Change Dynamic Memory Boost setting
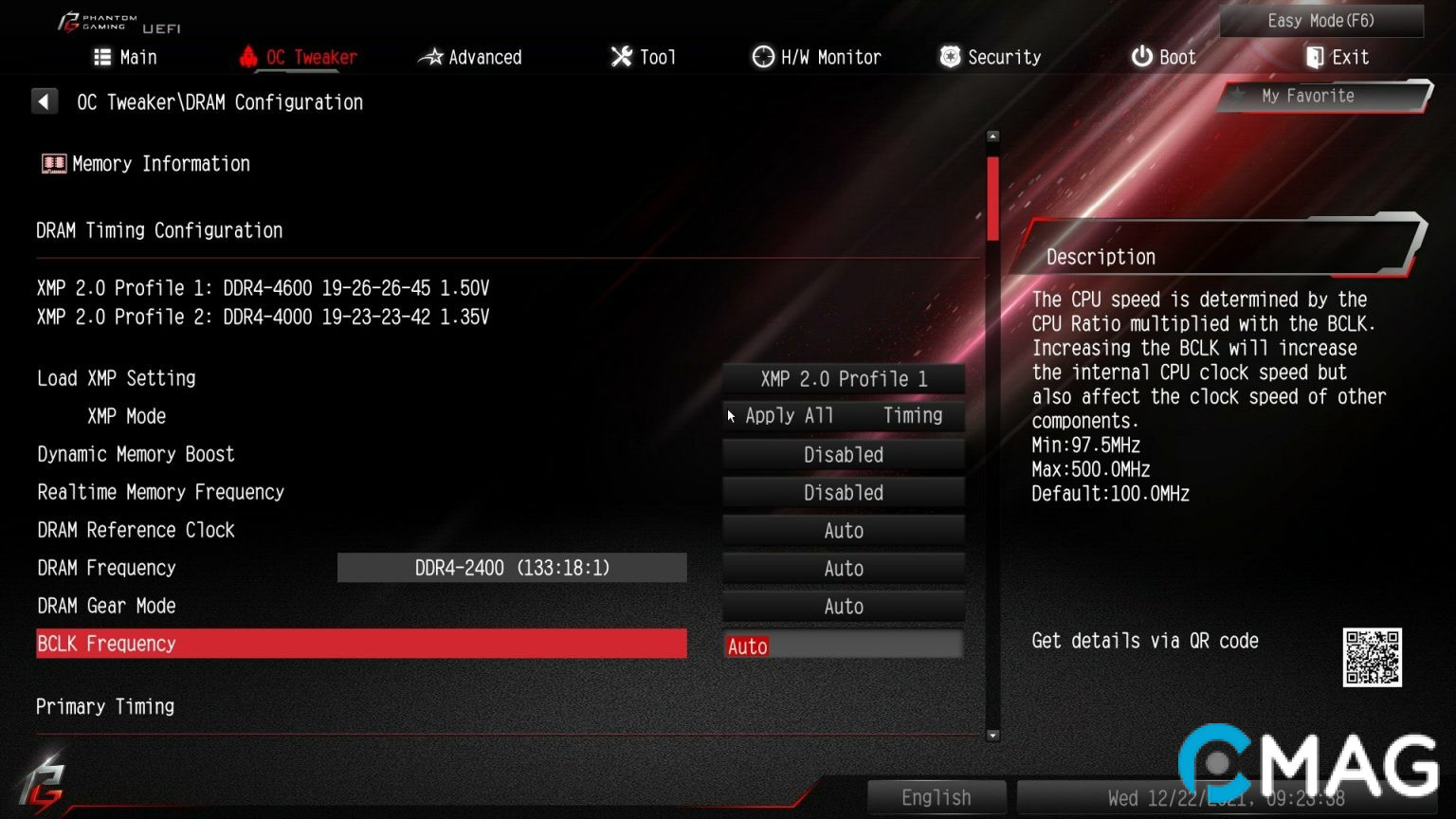 [x=844, y=455]
